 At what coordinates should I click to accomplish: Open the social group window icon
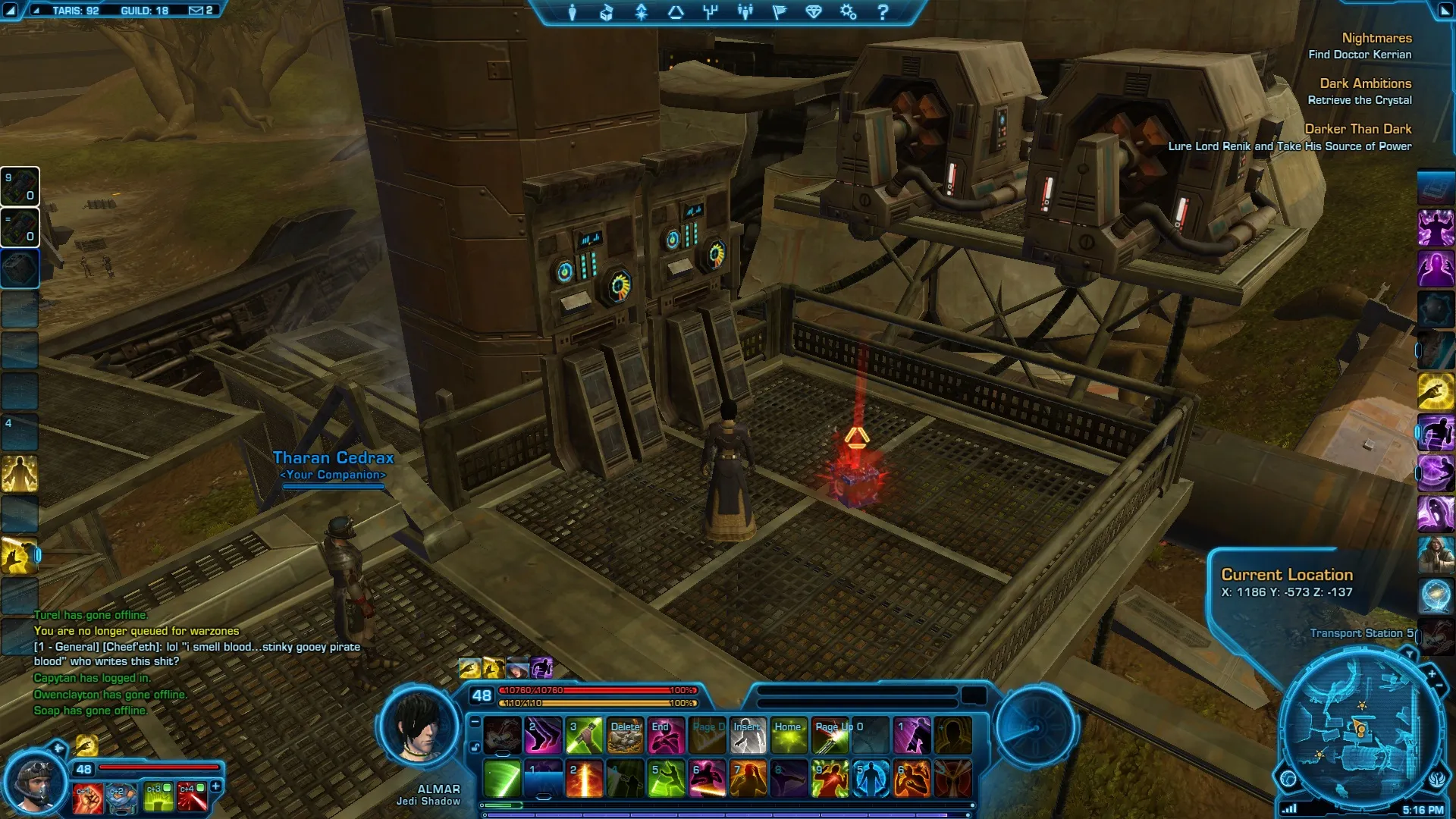(745, 12)
